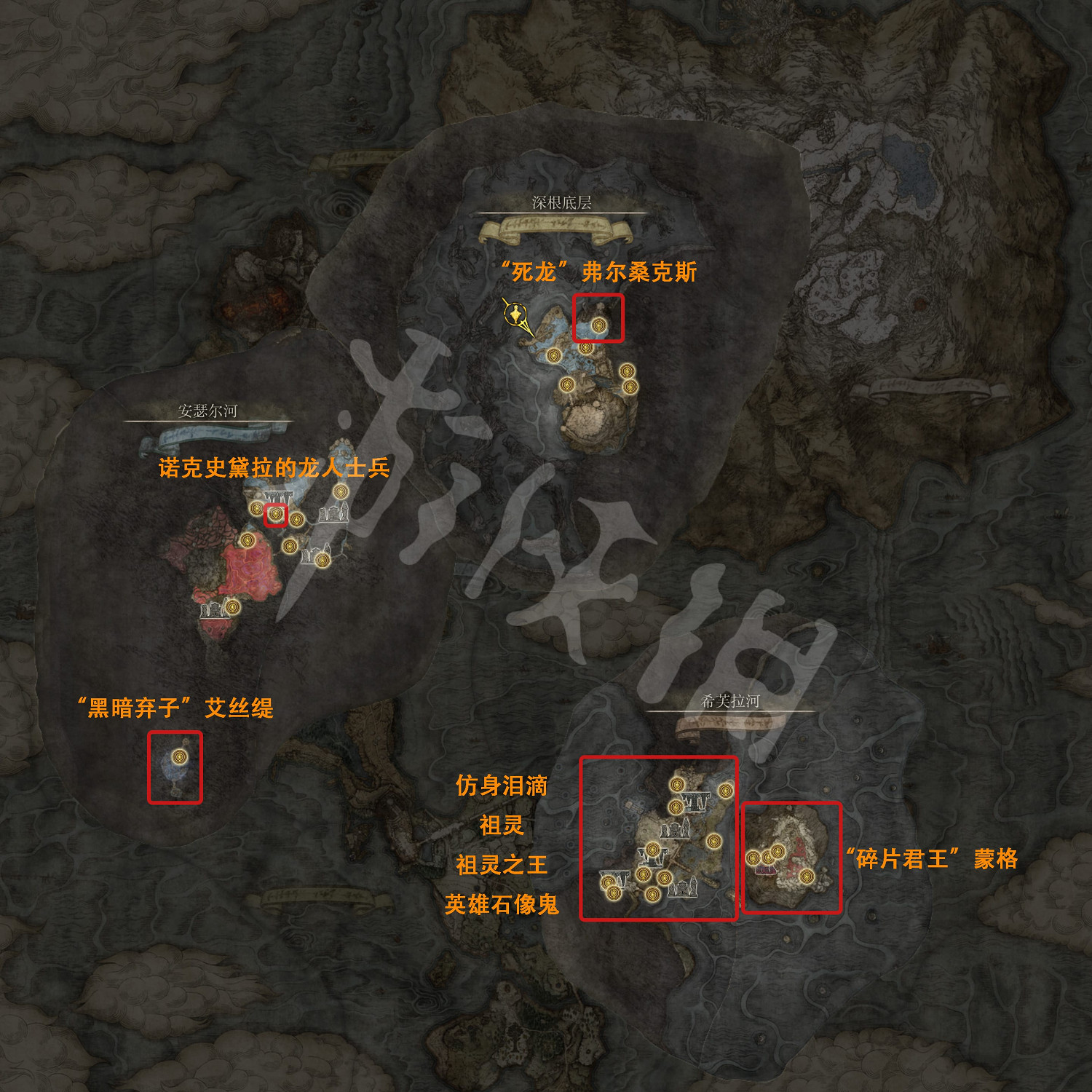1092x1092 pixels.
Task: Select the grace icon inside the small red box
Action: [276, 514]
